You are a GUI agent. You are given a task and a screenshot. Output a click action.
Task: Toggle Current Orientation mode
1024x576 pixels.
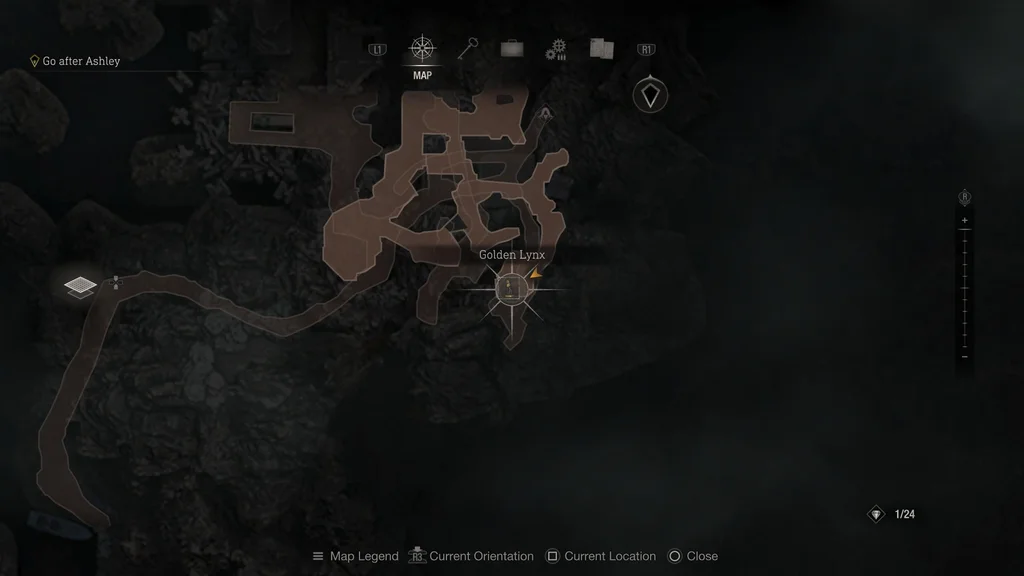click(473, 556)
